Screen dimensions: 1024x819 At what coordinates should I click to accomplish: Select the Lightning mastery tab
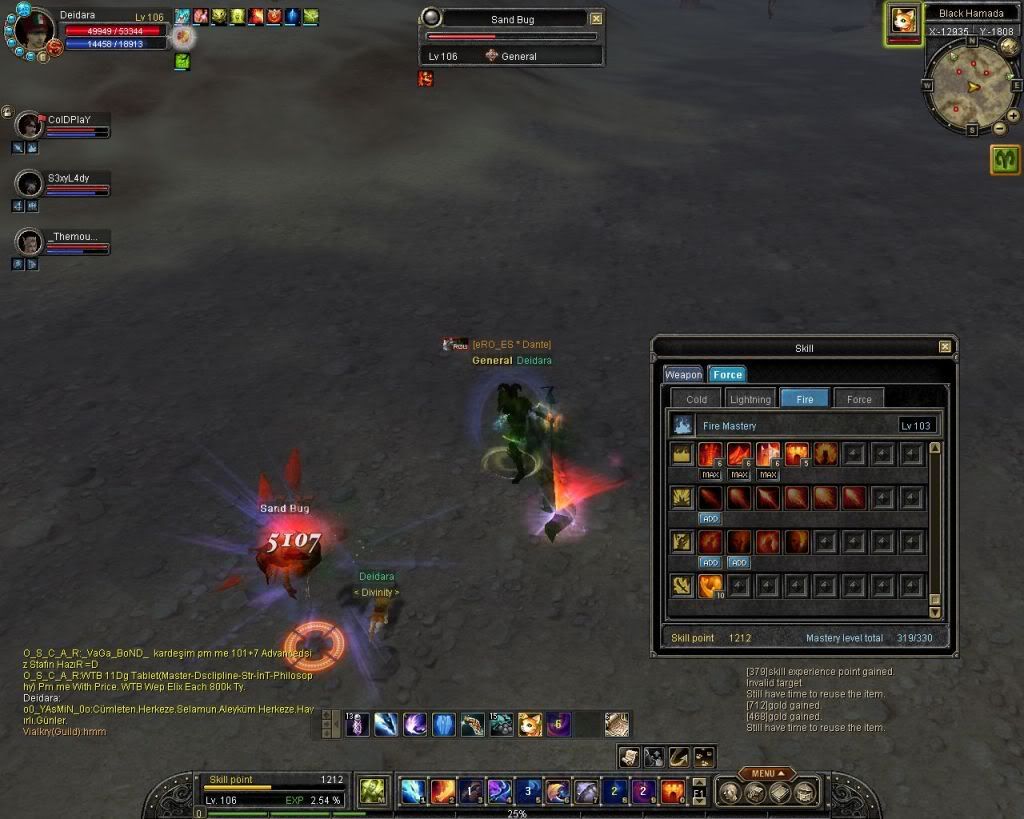(750, 399)
